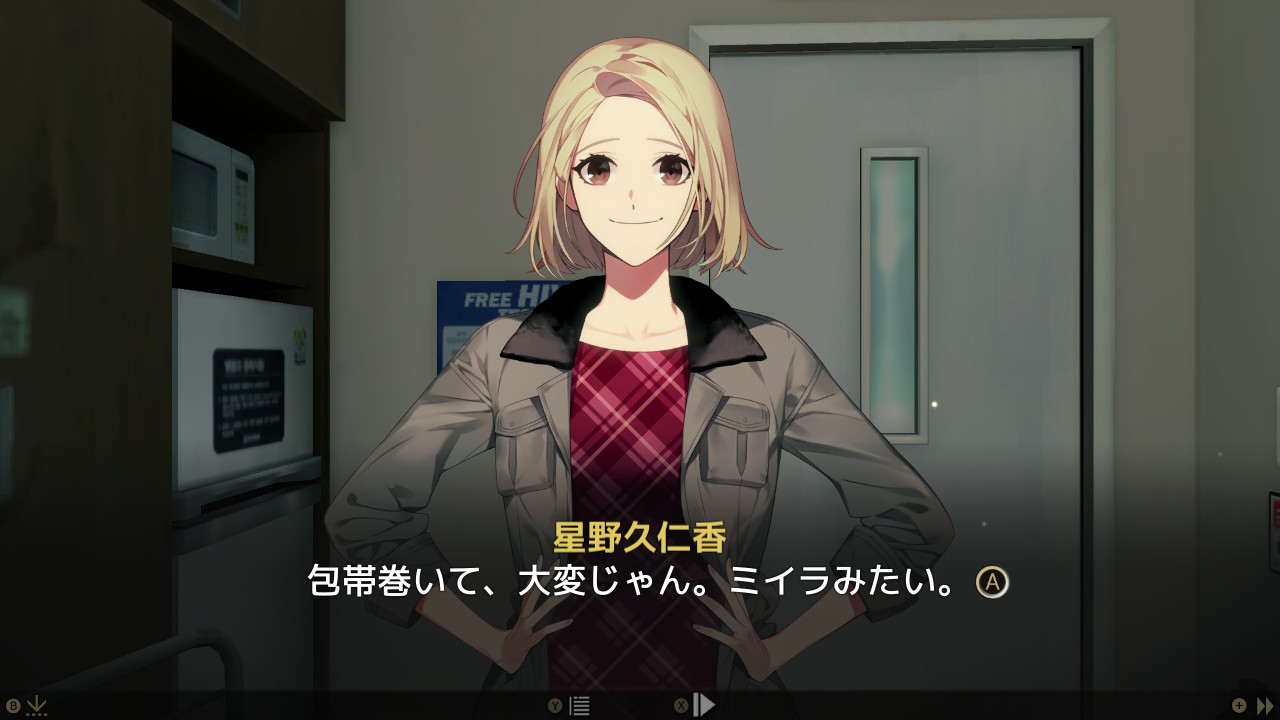The height and width of the screenshot is (720, 1280).
Task: Activate the fast-forward skip icon
Action: point(1265,705)
